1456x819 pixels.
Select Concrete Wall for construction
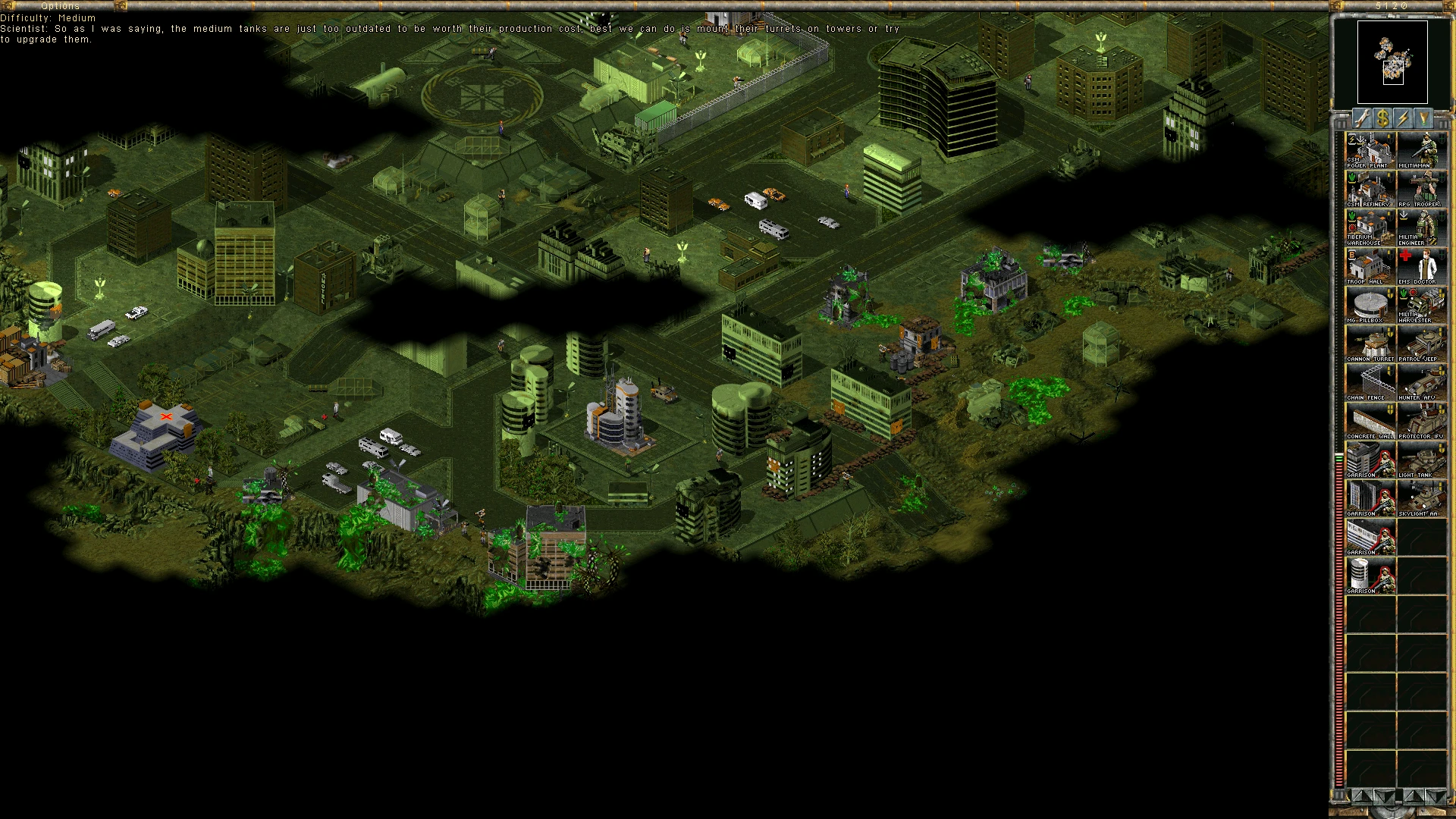click(x=1370, y=421)
